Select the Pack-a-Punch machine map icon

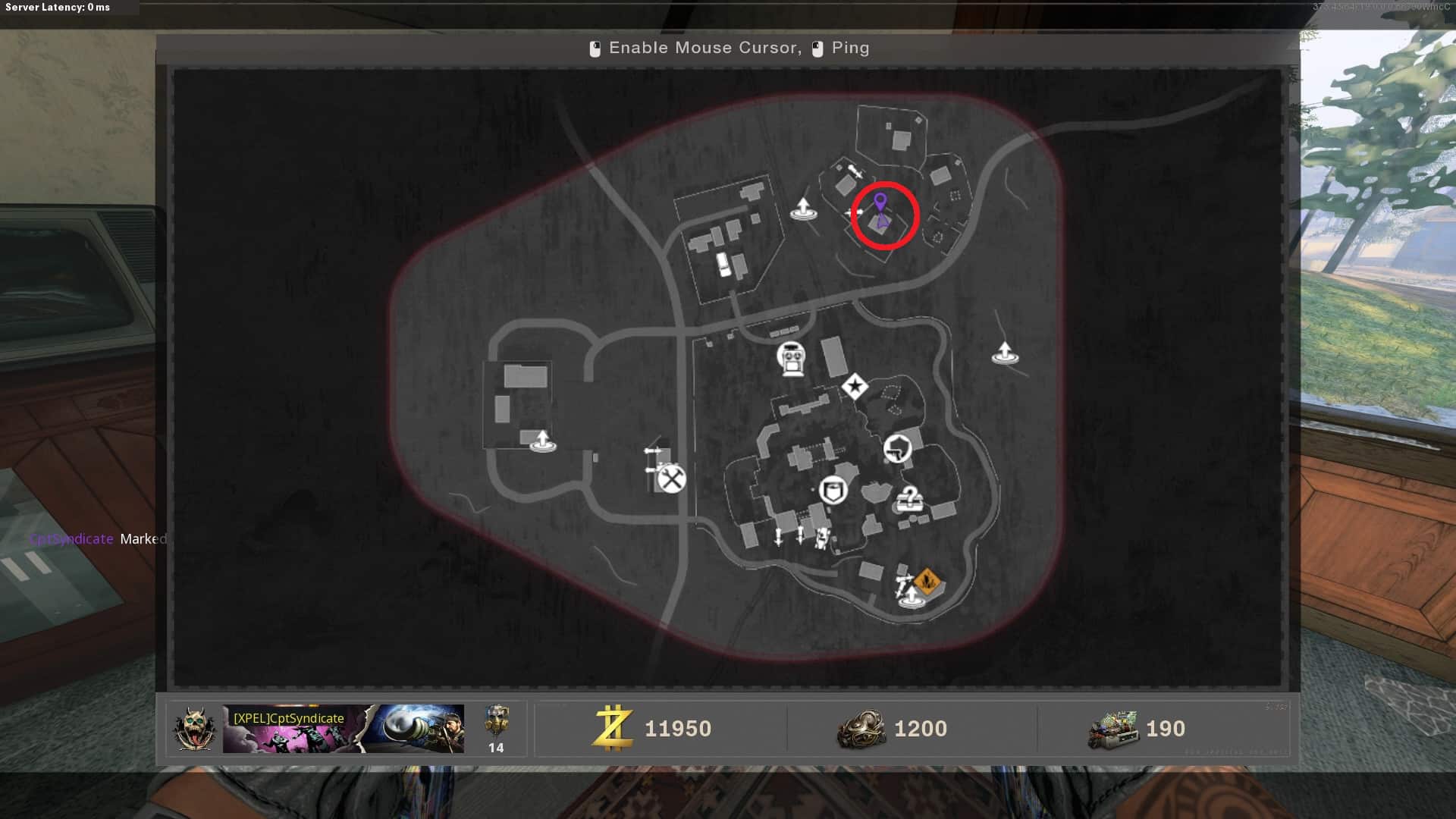coord(791,358)
